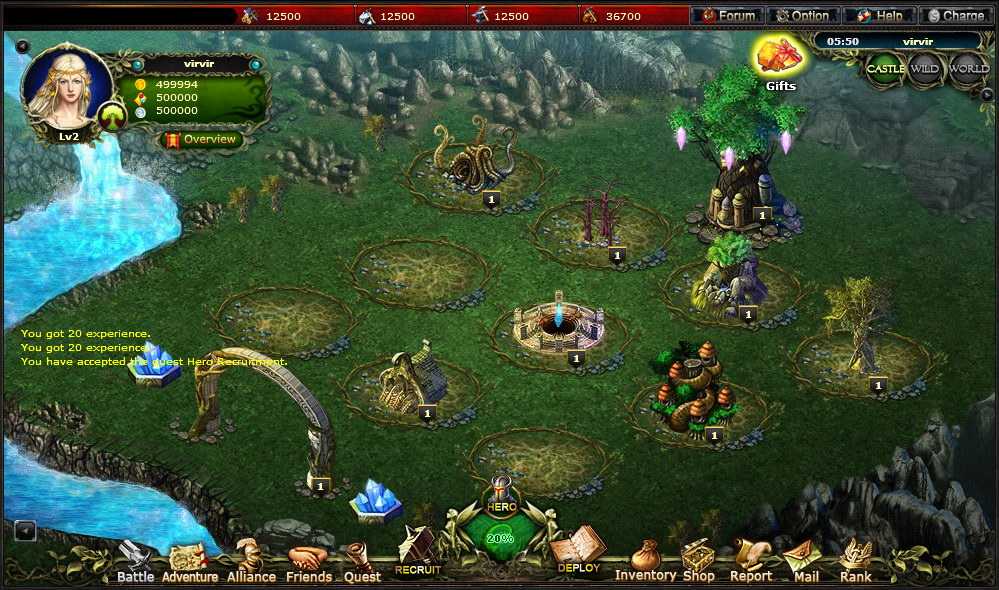Image resolution: width=999 pixels, height=590 pixels.
Task: Open the Option settings
Action: [803, 16]
